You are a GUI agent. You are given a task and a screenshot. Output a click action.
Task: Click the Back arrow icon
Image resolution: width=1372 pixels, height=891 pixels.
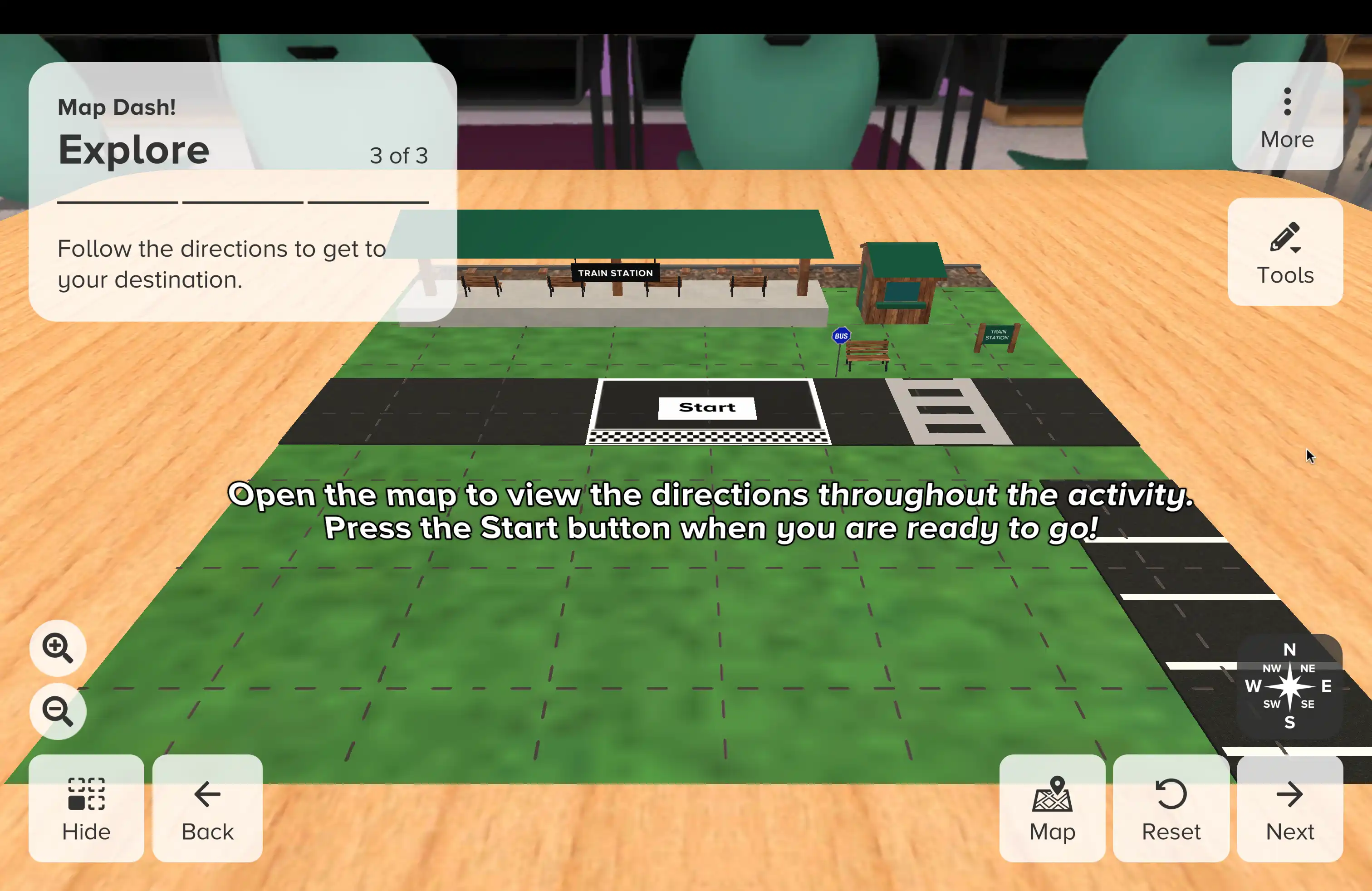pyautogui.click(x=207, y=794)
